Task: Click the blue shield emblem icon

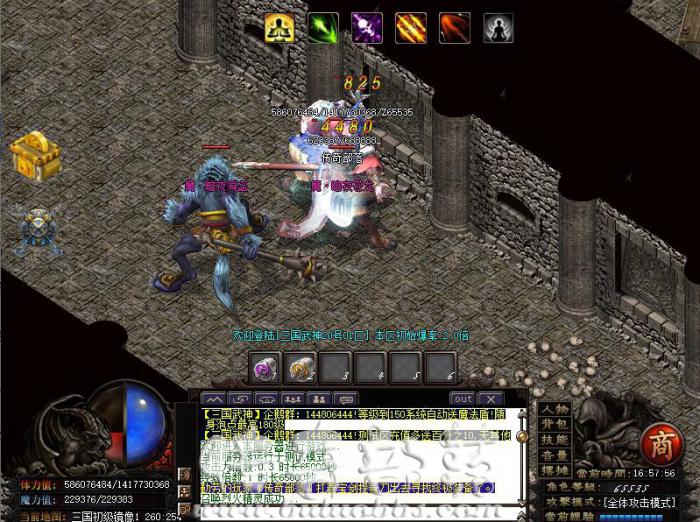Action: click(40, 232)
